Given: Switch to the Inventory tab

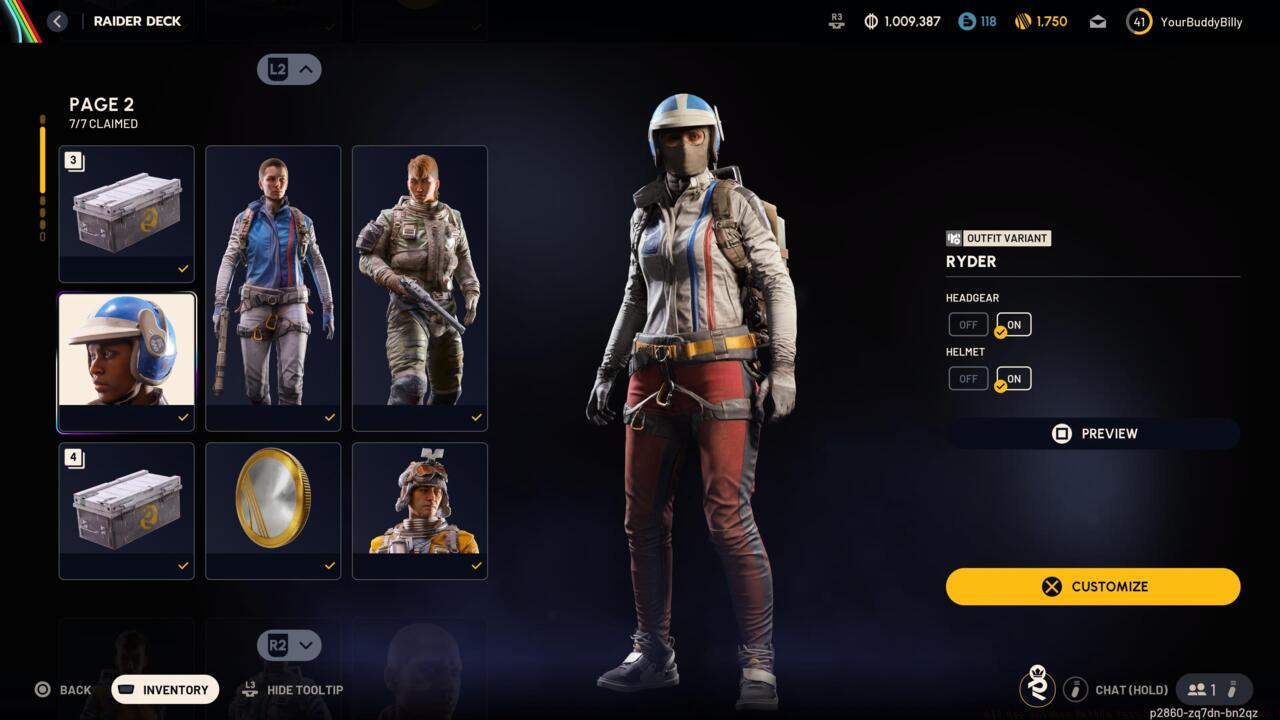Looking at the screenshot, I should [x=164, y=689].
